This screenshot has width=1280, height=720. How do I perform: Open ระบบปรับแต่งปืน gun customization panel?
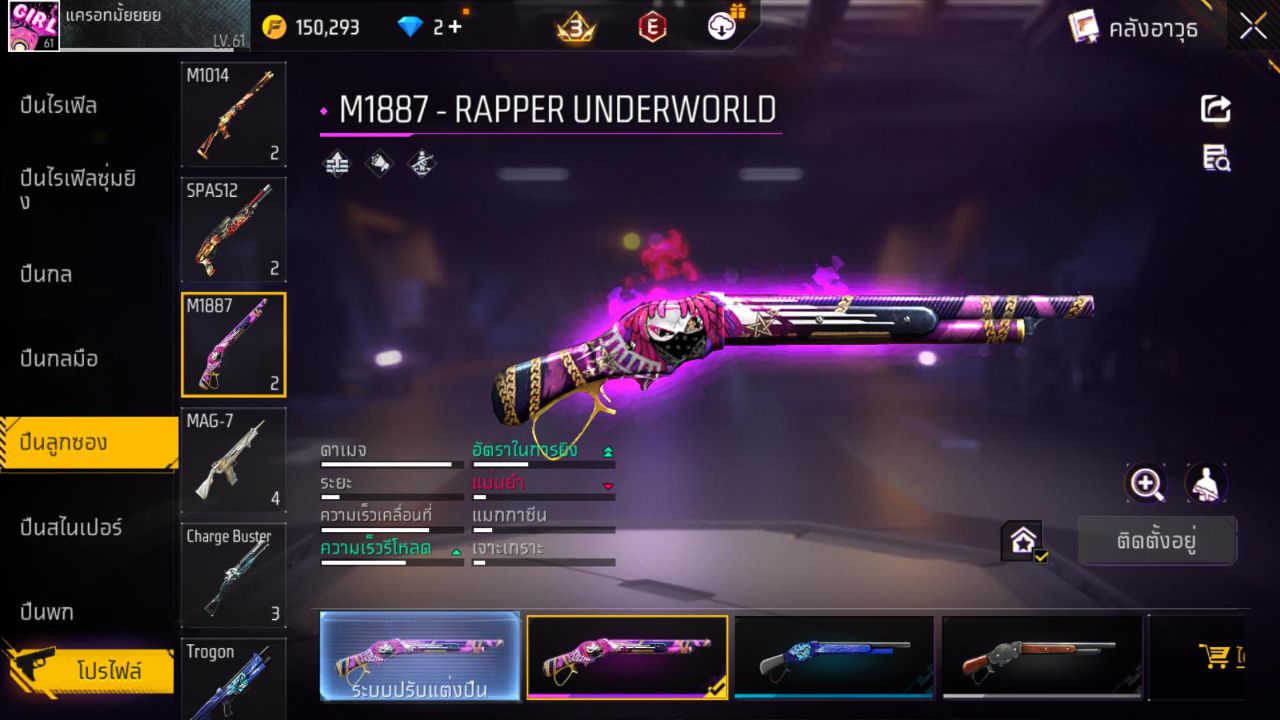(x=419, y=657)
